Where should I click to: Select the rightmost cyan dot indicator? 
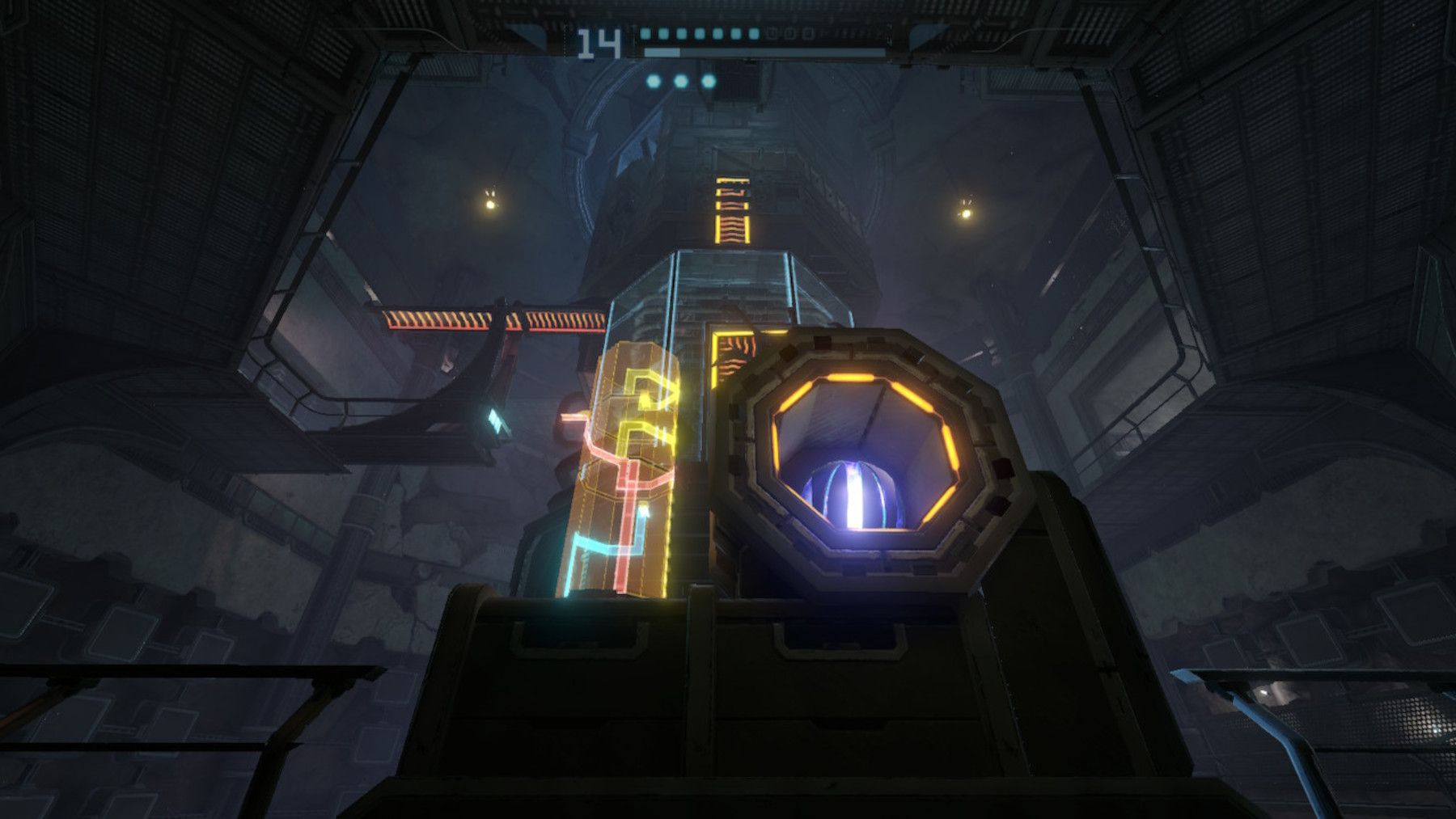point(709,81)
